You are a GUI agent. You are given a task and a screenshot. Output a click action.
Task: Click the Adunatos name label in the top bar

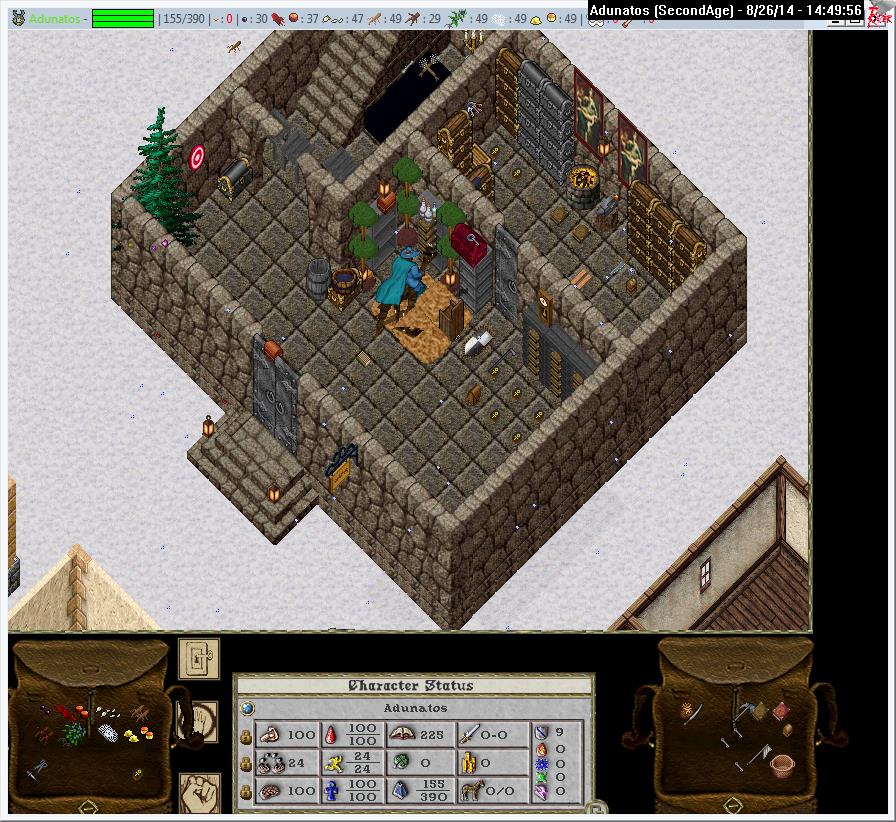point(55,19)
